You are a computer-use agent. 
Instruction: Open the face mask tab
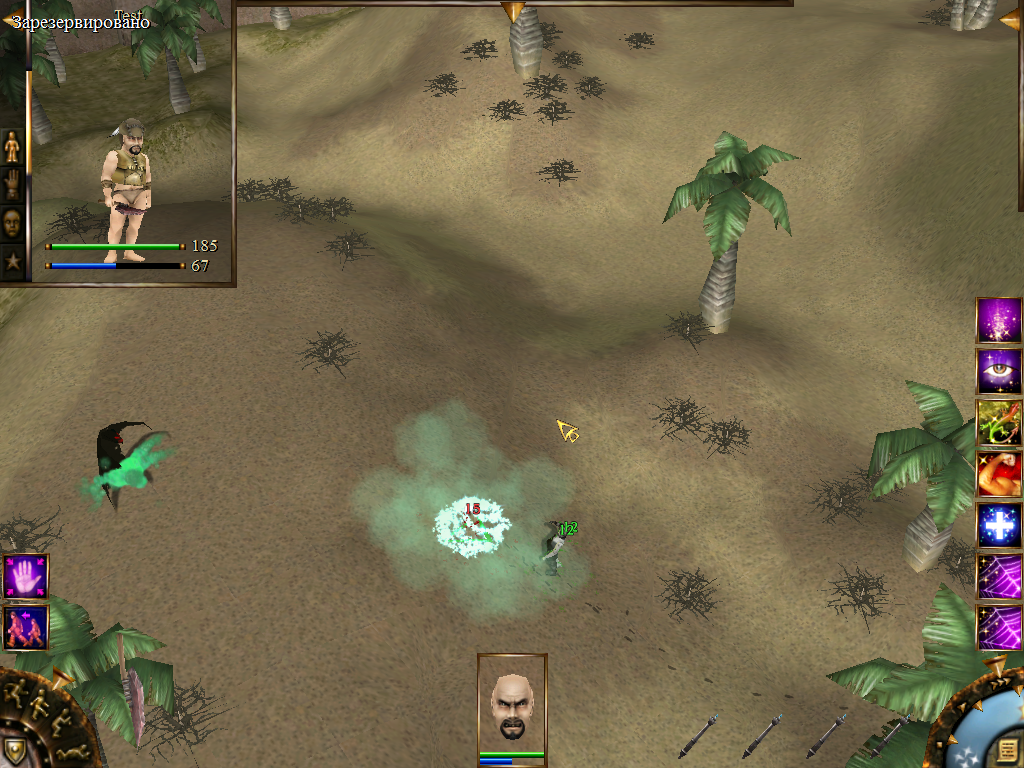point(12,223)
